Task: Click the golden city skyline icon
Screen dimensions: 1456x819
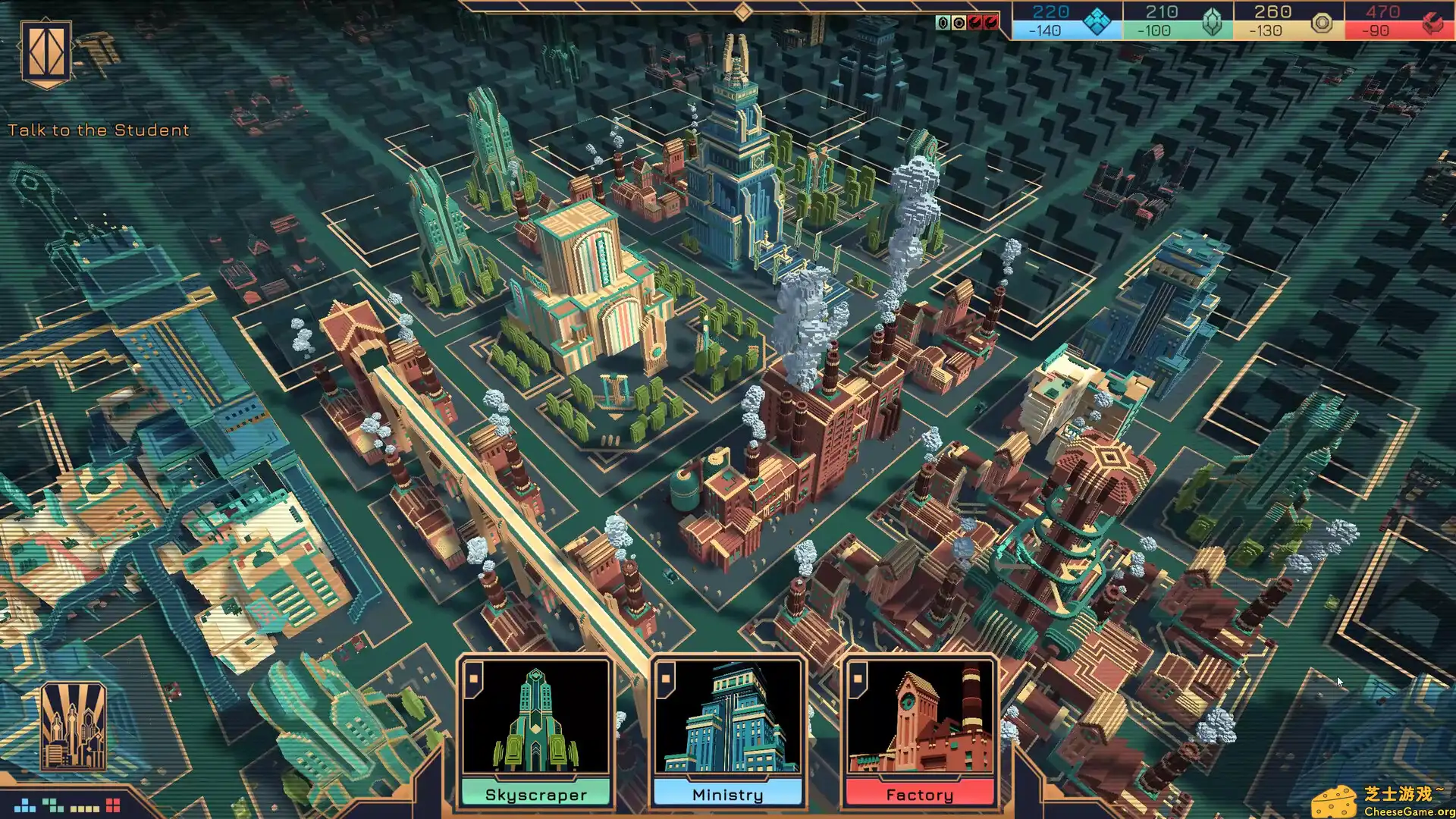Action: (73, 726)
